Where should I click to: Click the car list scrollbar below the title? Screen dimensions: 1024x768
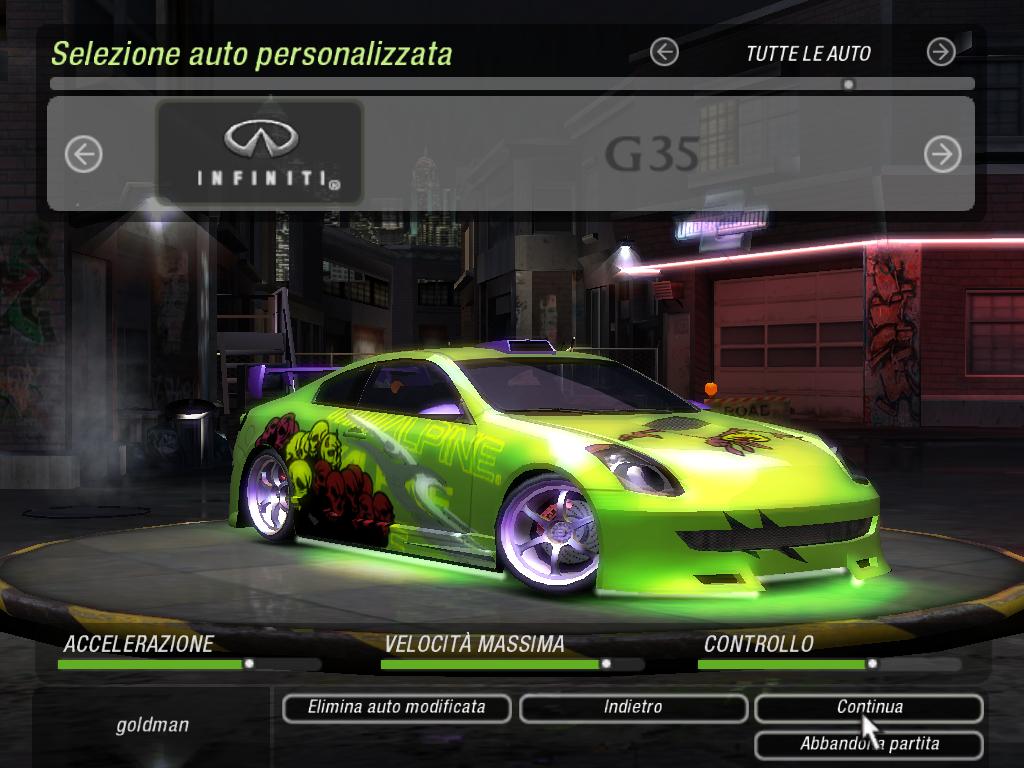pos(512,85)
